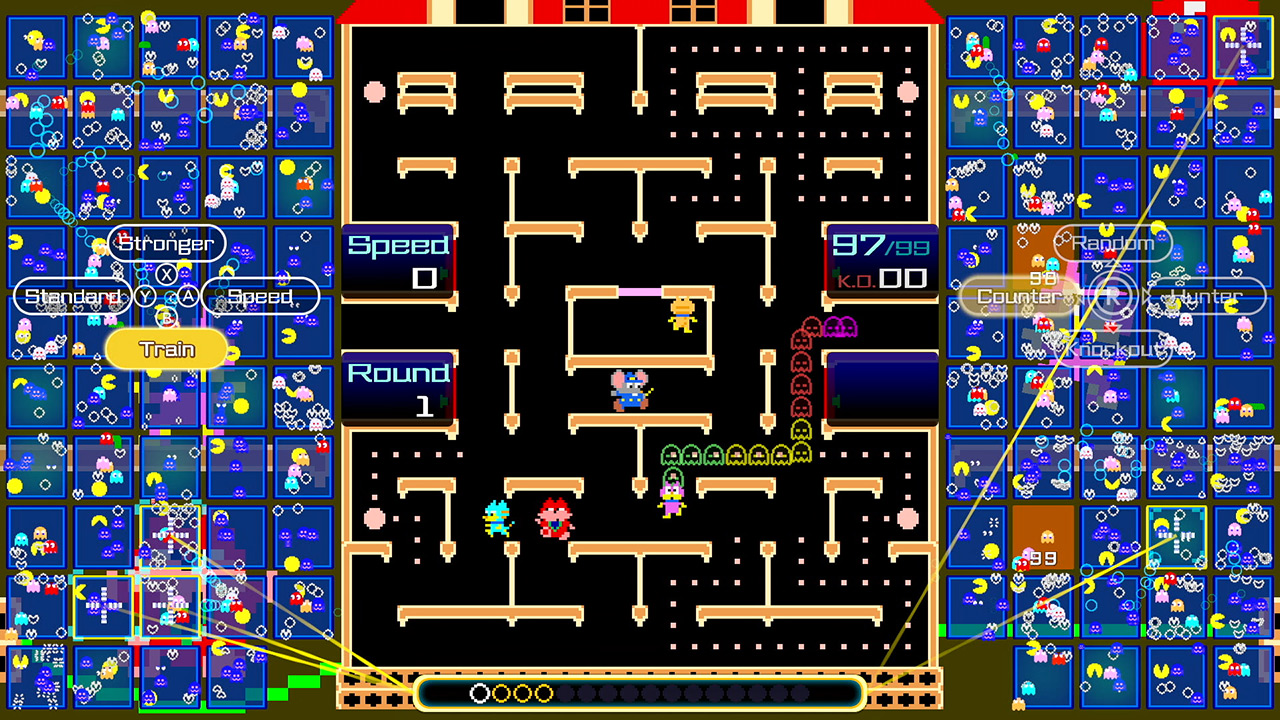Click the right triangle next to Hunter
This screenshot has height=720, width=1280.
(x=1145, y=295)
